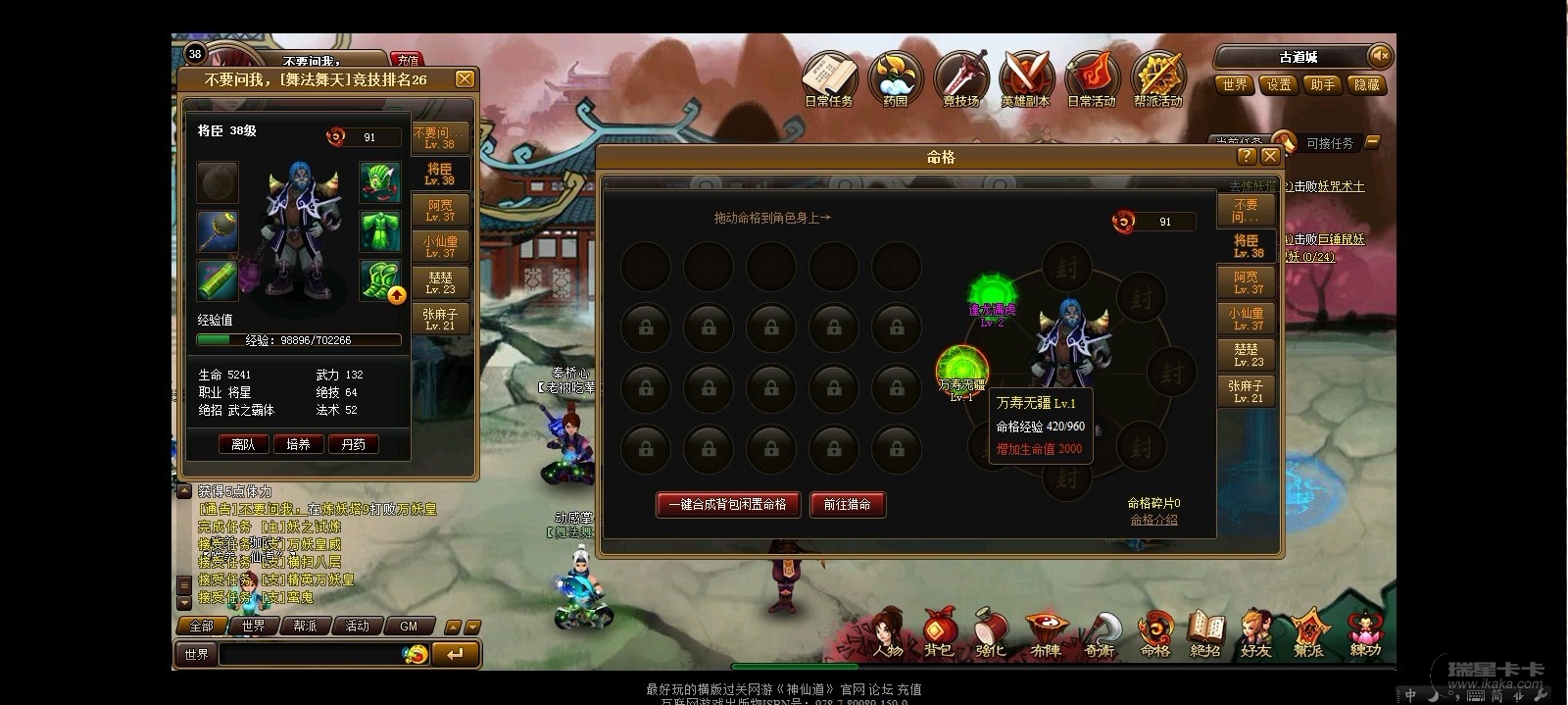The image size is (1568, 705).
Task: Open the 竞技场 arena icon
Action: (960, 78)
